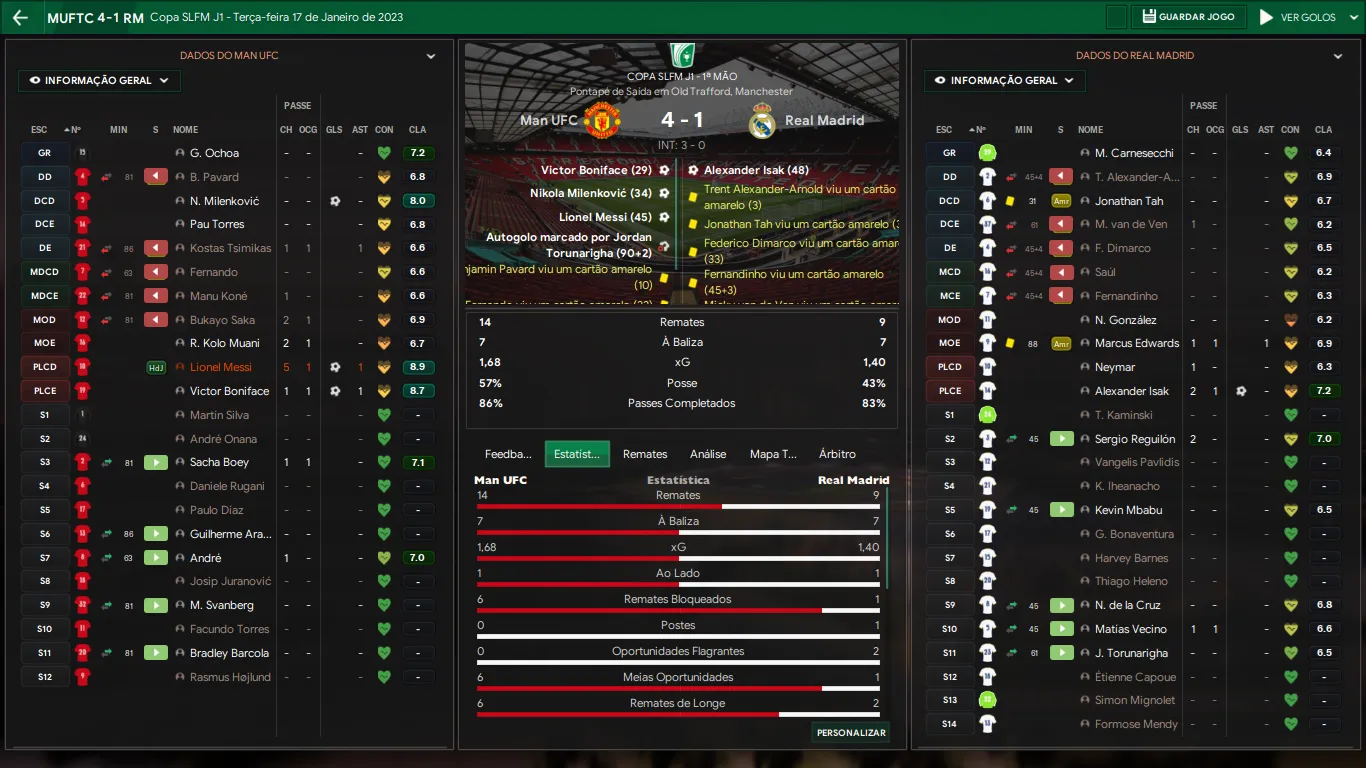Select the Estatísticas tab
Viewport: 1366px width, 768px height.
tap(576, 454)
